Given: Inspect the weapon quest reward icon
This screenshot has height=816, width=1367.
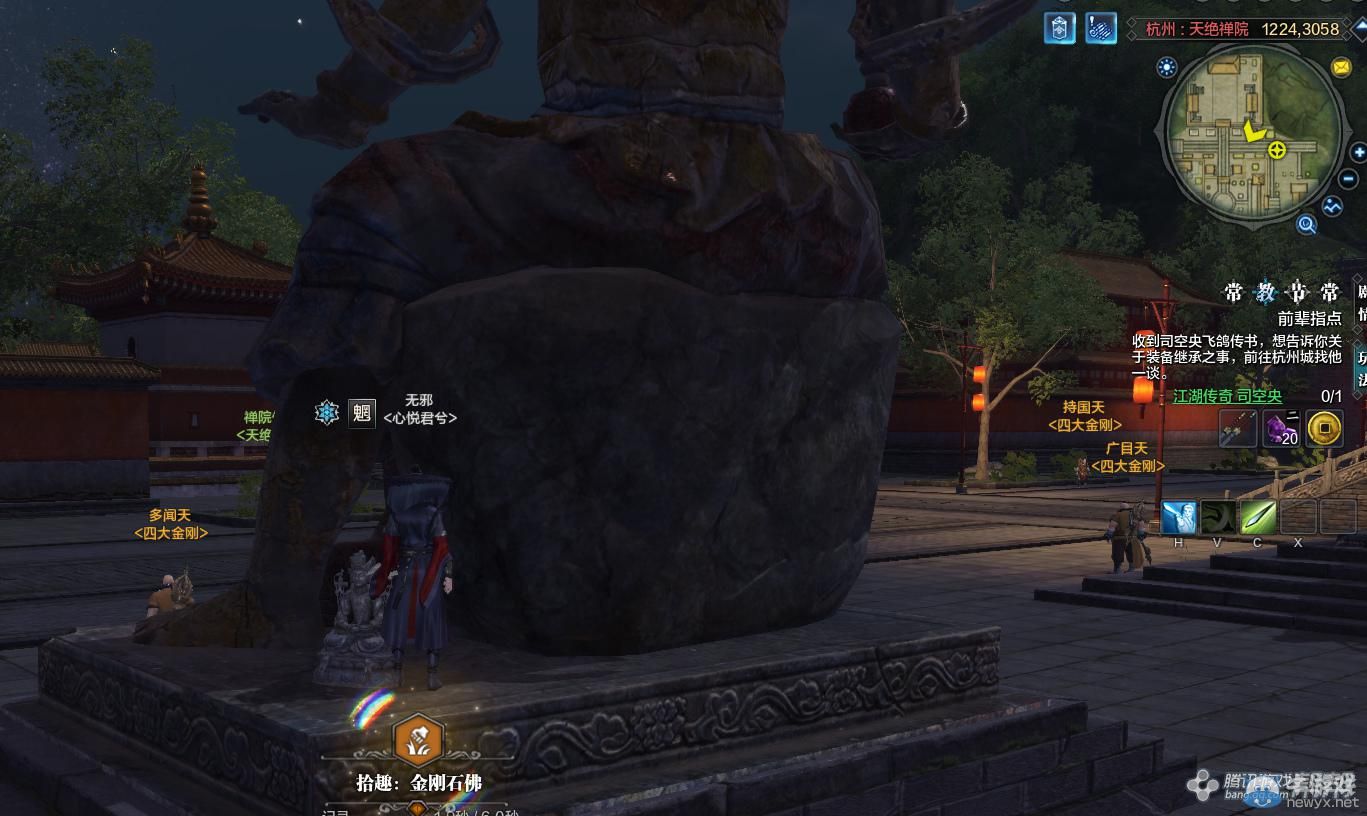Looking at the screenshot, I should pos(1238,429).
